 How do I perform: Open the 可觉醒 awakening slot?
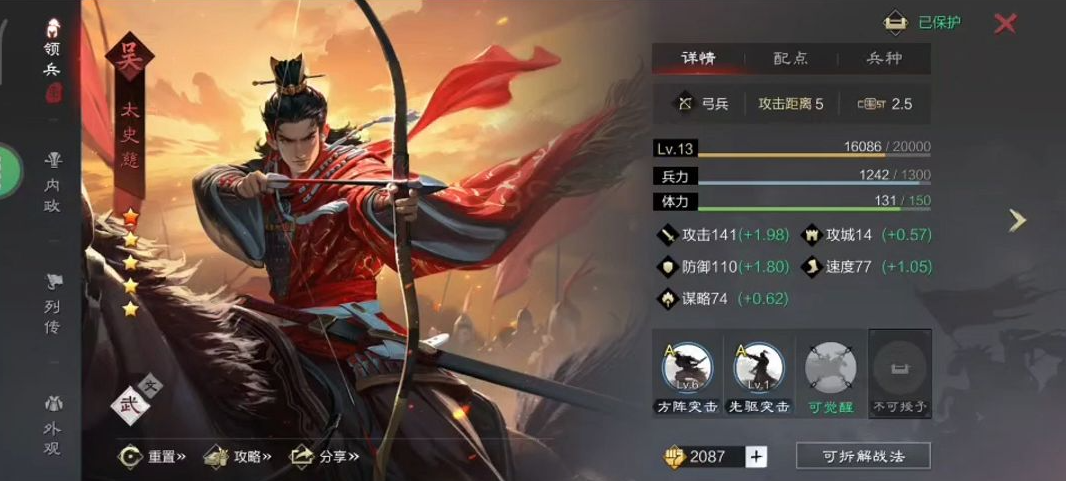point(830,374)
